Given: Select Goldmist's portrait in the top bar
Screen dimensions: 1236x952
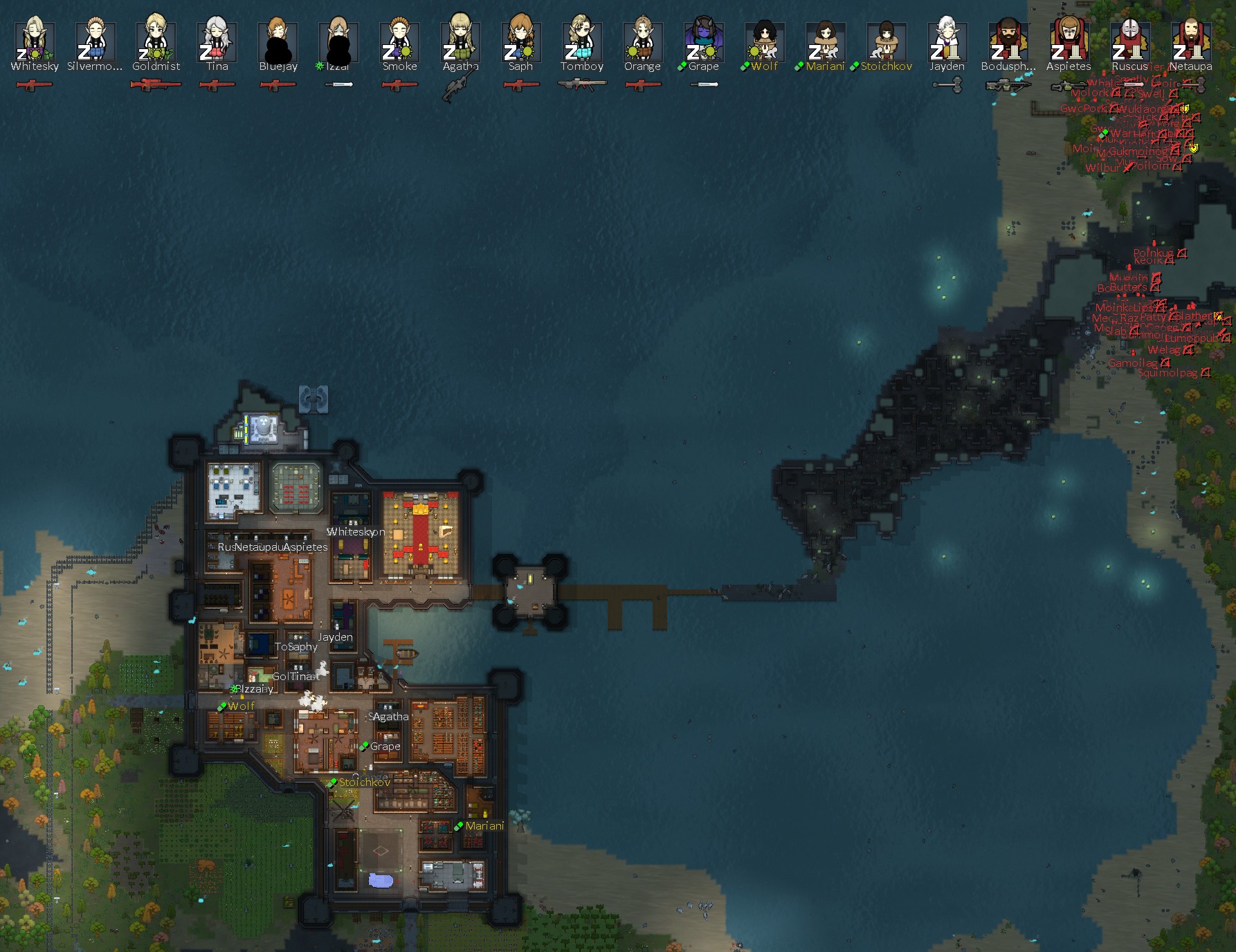Looking at the screenshot, I should [x=156, y=42].
